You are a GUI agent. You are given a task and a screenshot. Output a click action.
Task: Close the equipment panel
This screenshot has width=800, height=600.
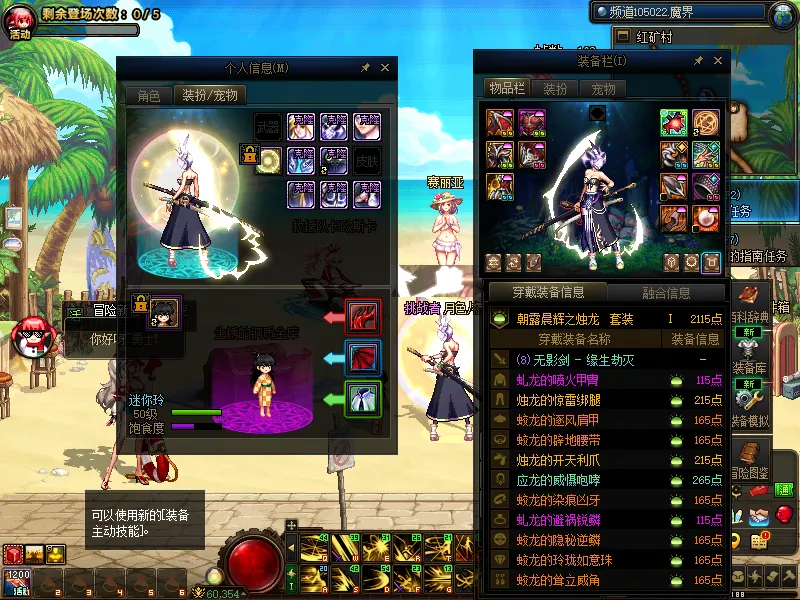[717, 61]
